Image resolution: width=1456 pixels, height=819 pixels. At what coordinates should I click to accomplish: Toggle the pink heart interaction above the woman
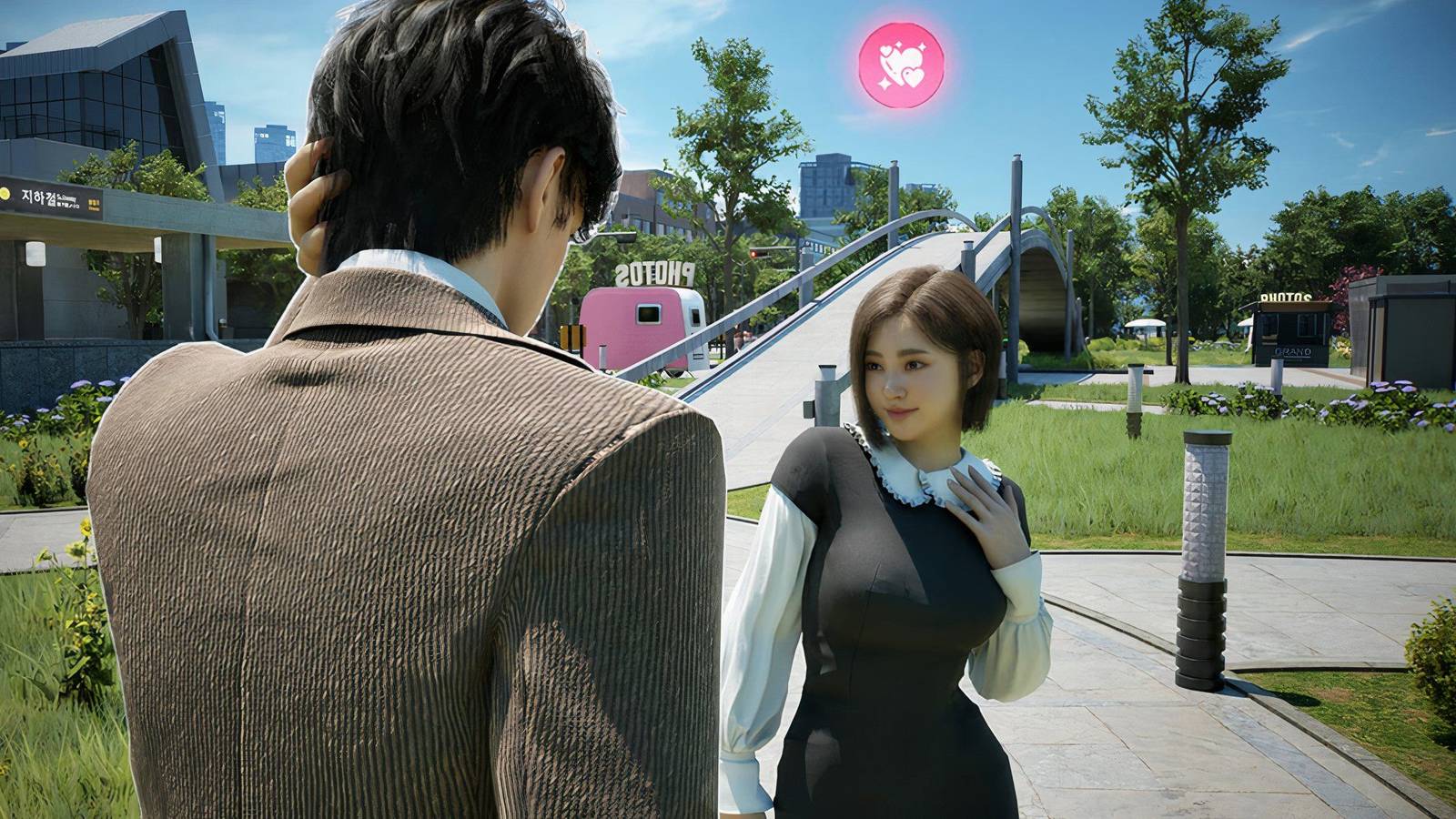coord(901,66)
